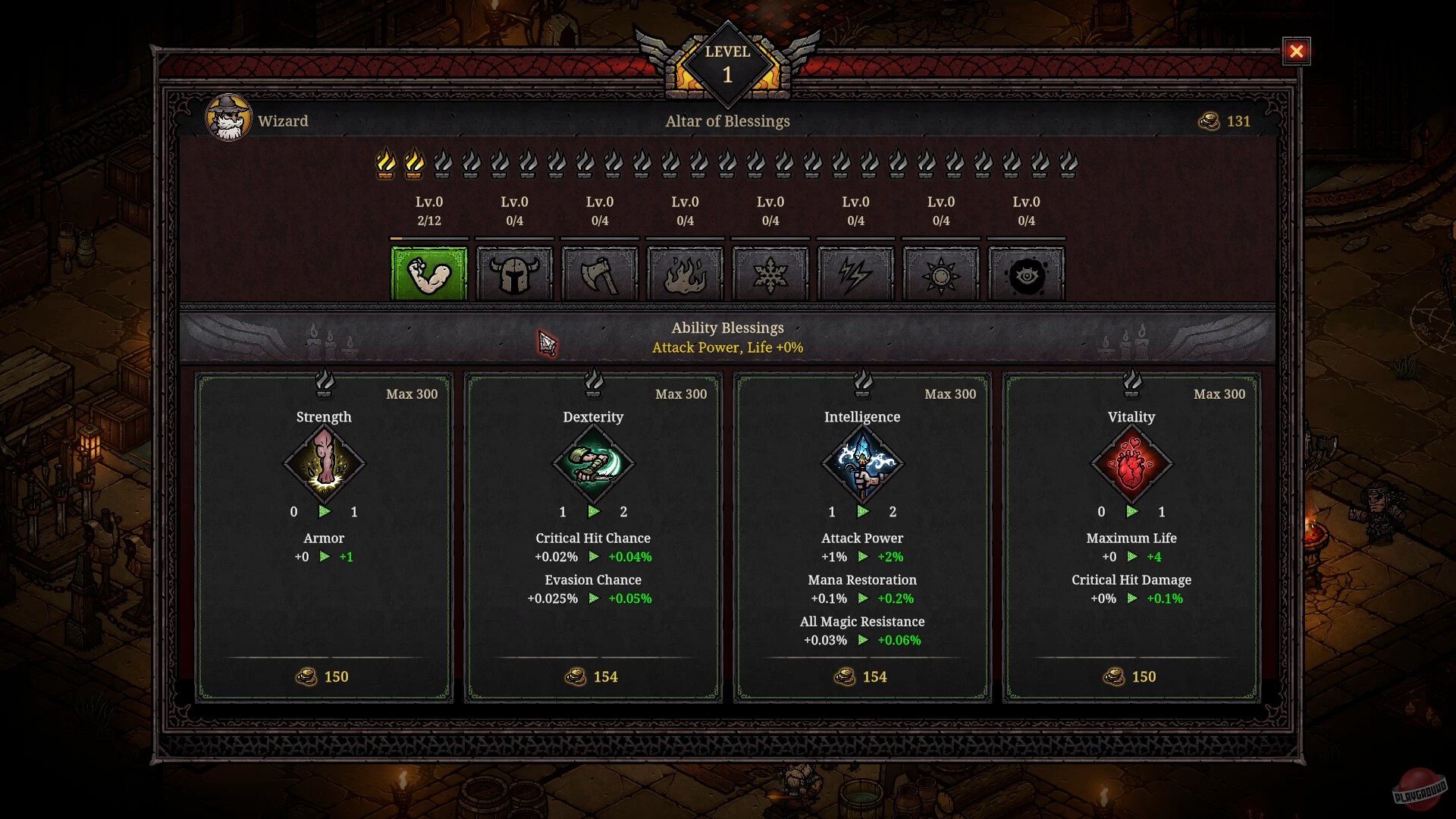This screenshot has height=819, width=1456.
Task: Open the Lv.0 0/4 tier above the fire icon
Action: click(686, 212)
